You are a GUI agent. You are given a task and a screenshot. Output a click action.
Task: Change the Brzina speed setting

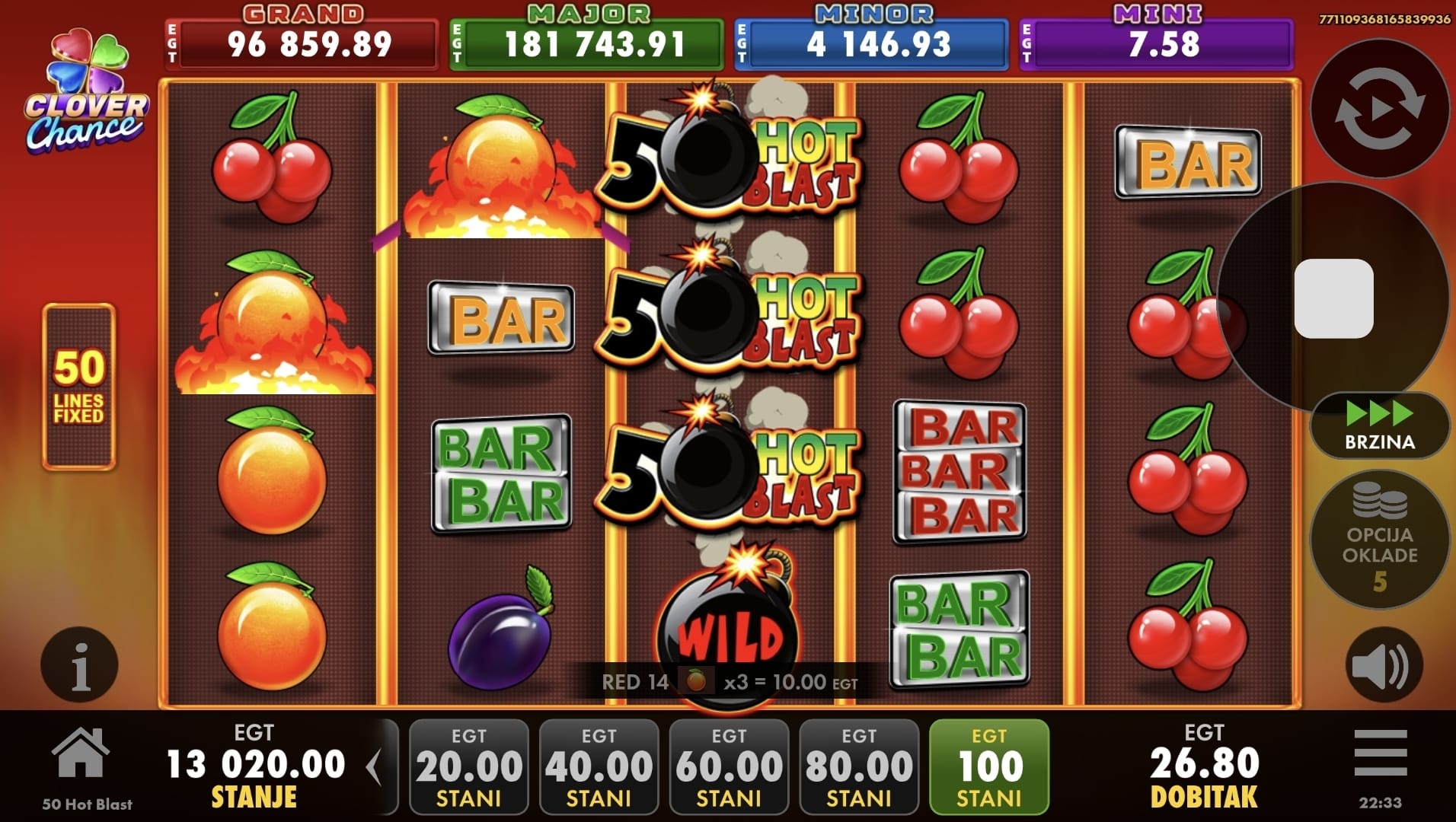click(x=1379, y=426)
